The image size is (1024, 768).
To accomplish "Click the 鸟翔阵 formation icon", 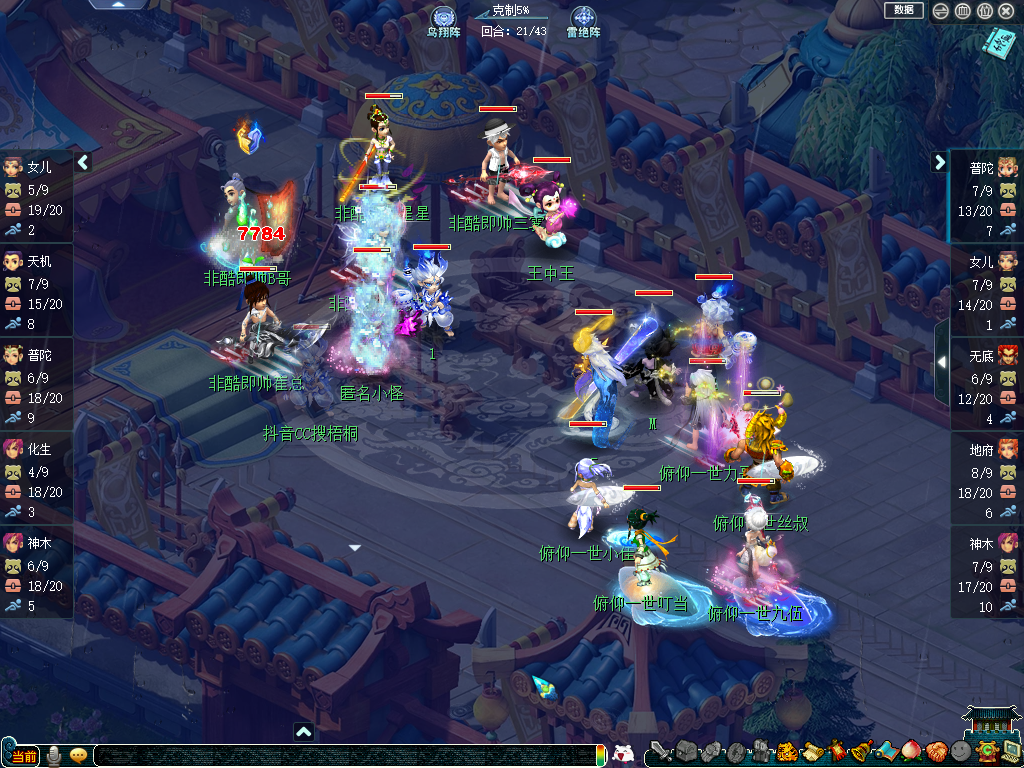I will click(x=443, y=18).
